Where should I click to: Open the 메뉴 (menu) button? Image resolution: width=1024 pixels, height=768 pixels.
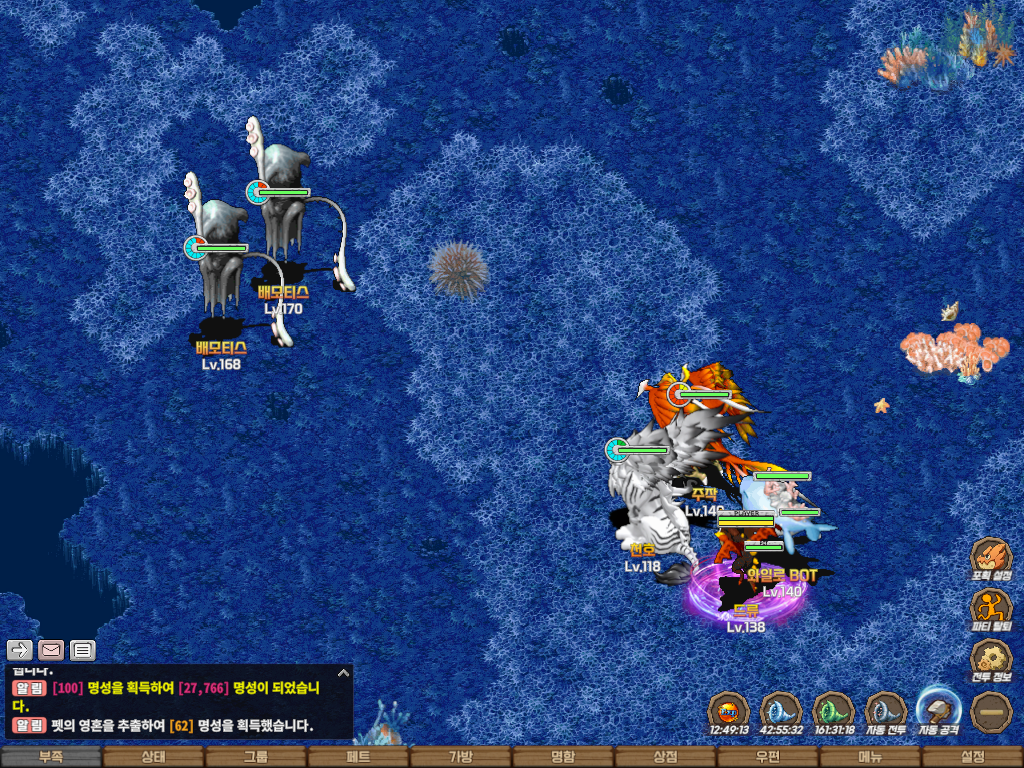coord(870,757)
